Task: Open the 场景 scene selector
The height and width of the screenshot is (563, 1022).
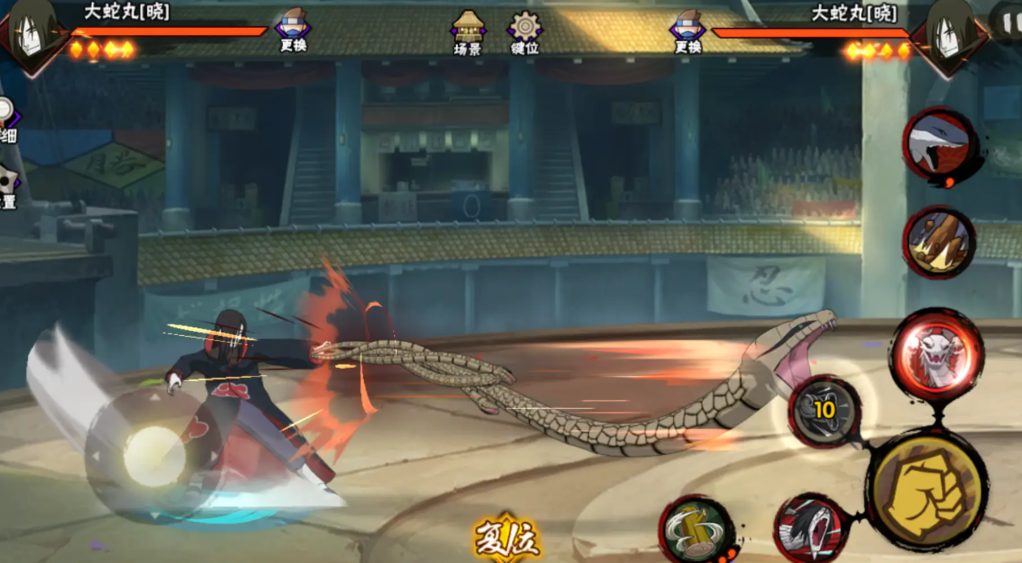Action: click(468, 32)
